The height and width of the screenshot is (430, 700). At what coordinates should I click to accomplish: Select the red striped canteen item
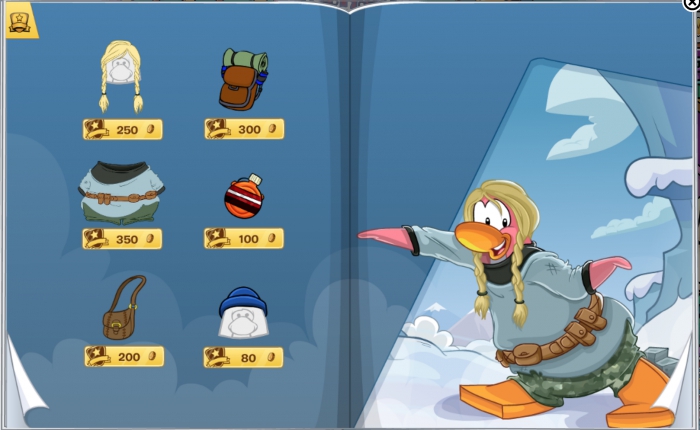[x=243, y=196]
